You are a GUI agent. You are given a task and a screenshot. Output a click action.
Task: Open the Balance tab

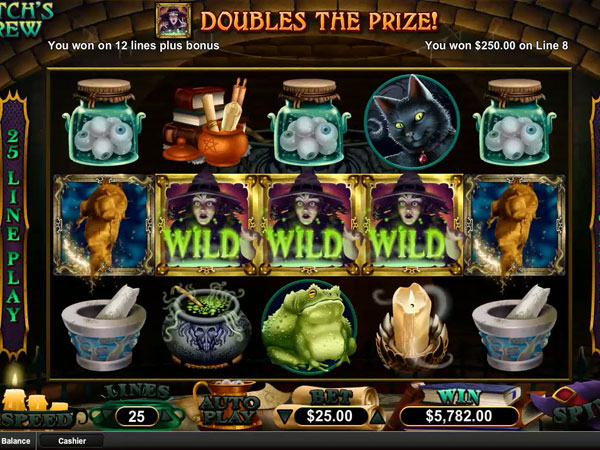point(16,440)
